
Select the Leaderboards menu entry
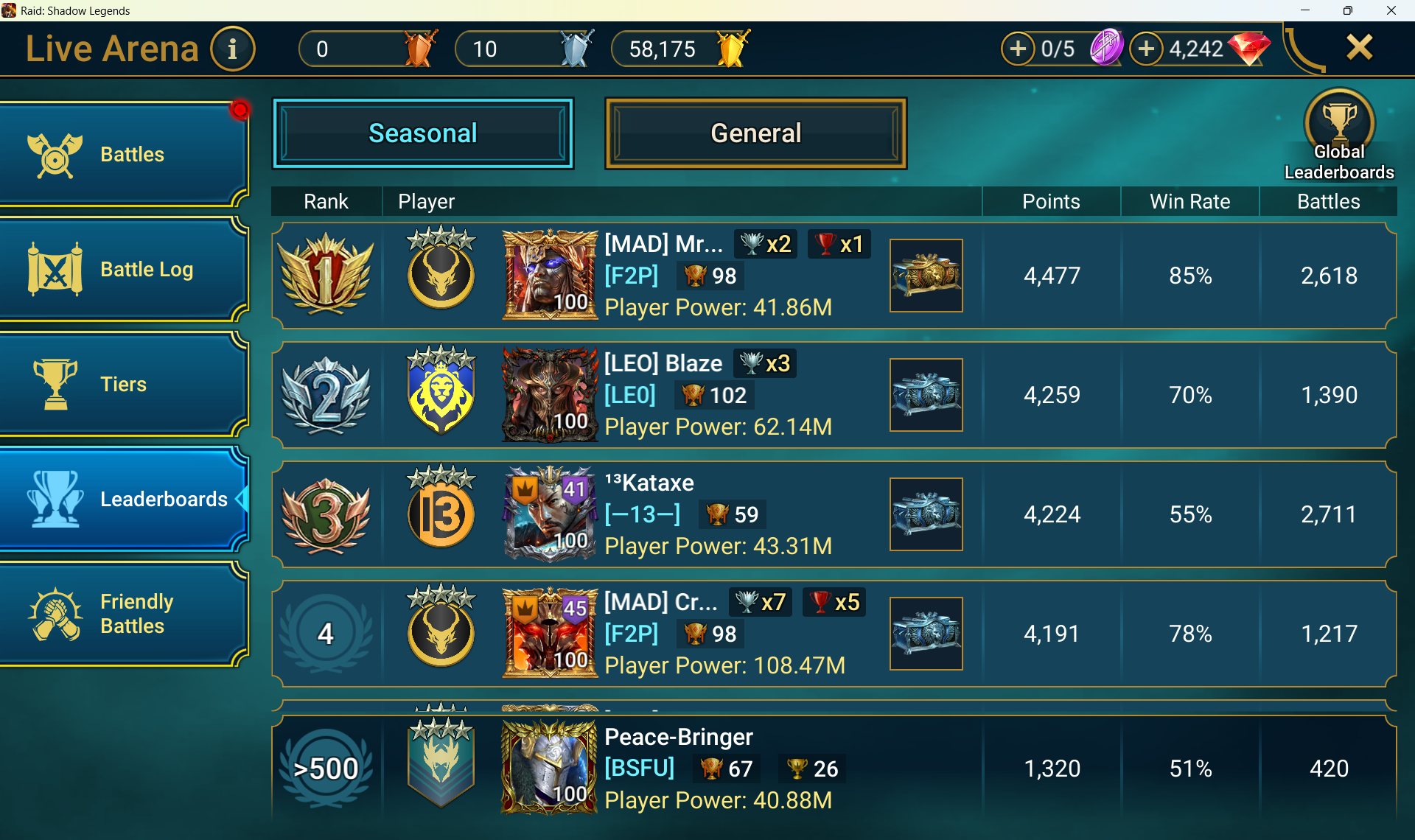(x=124, y=500)
